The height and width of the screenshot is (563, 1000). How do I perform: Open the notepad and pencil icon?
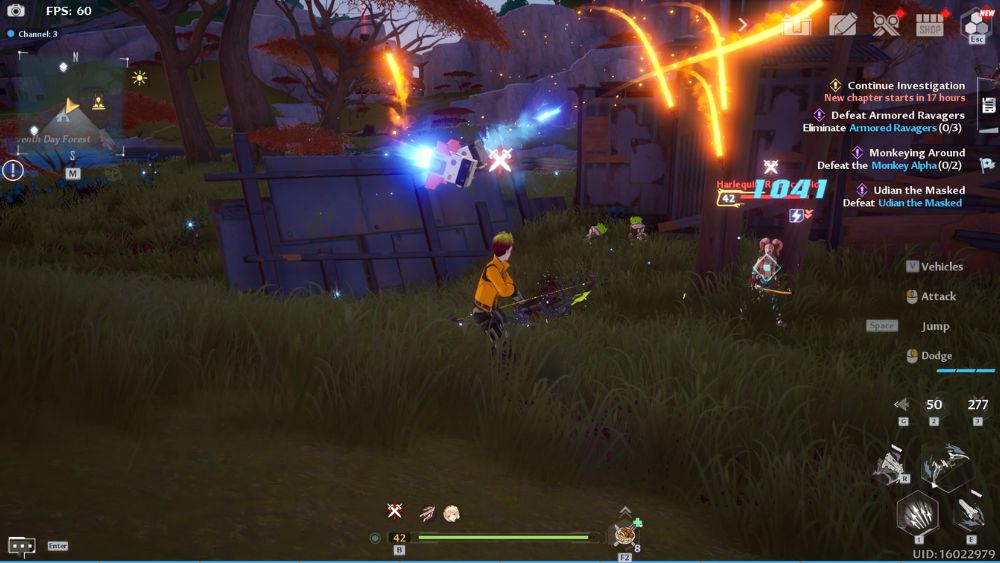pyautogui.click(x=843, y=24)
